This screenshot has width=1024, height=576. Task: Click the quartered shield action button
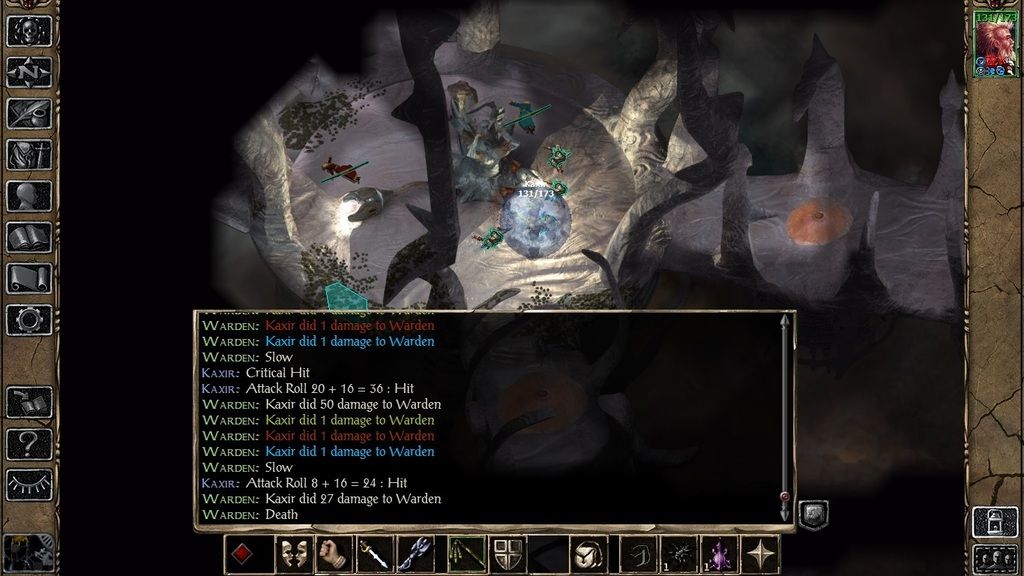[x=508, y=554]
